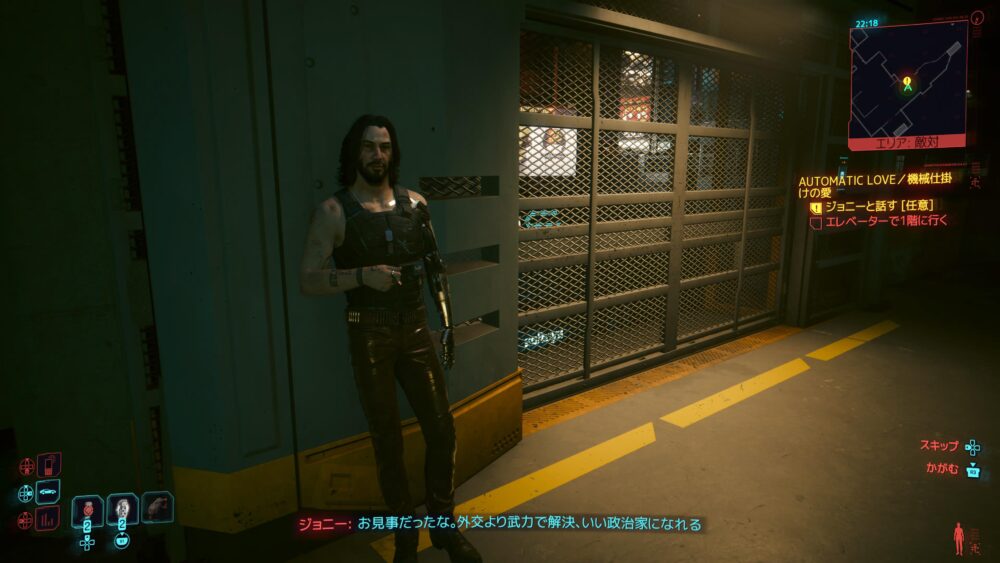
Task: Open the radio bars icon
Action: coord(48,518)
